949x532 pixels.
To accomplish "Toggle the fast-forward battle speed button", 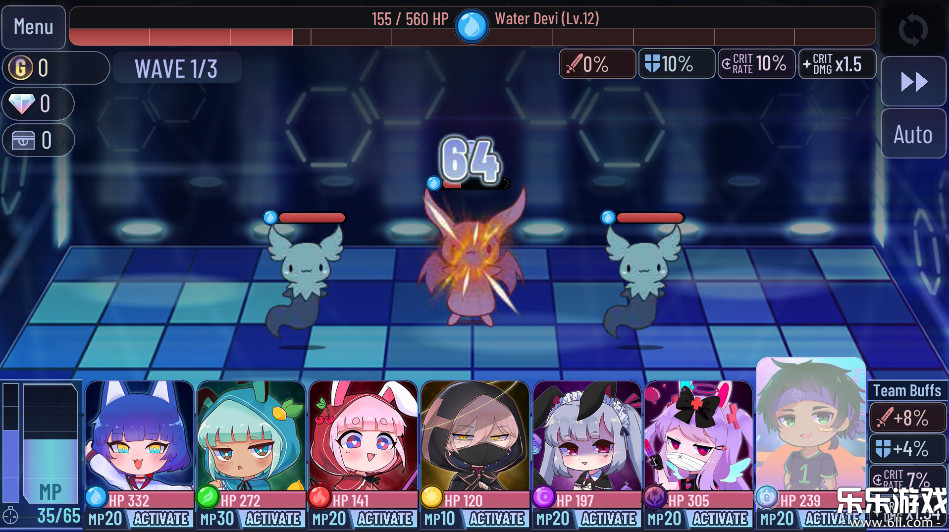I will [x=913, y=81].
